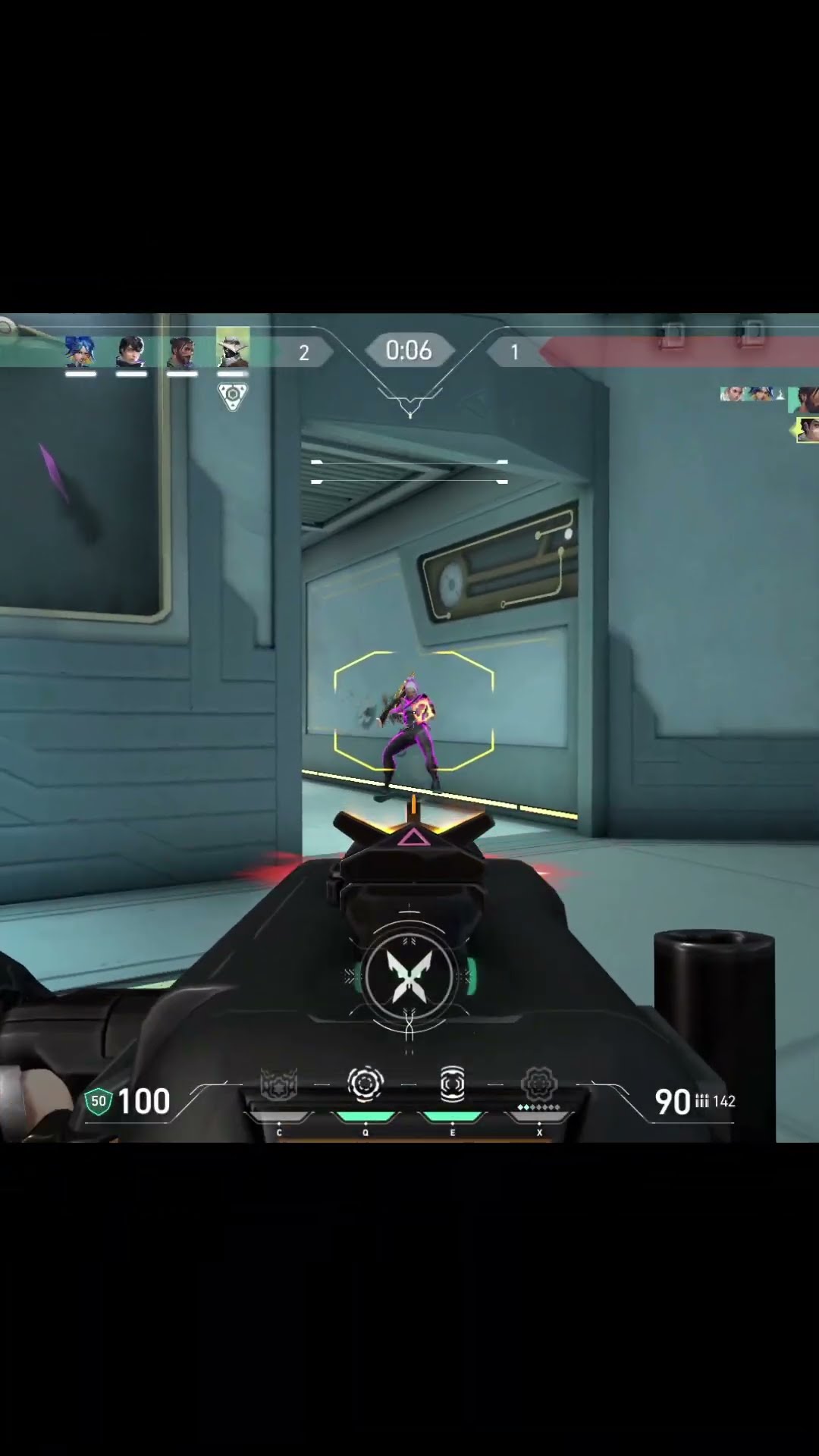The image size is (819, 1456).
Task: Activate the Q ability icon
Action: click(x=366, y=1084)
